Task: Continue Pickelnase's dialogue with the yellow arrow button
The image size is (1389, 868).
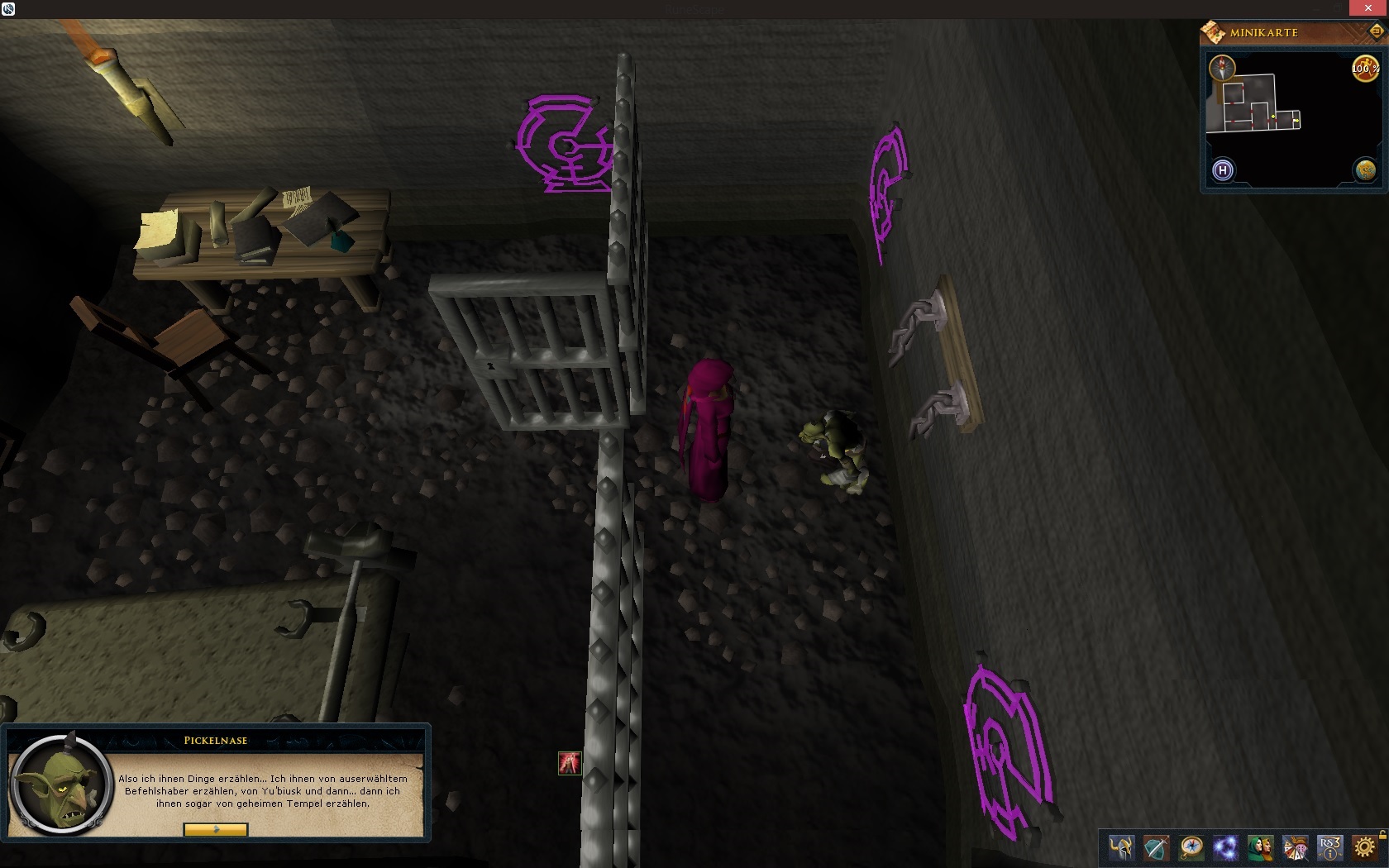Action: [215, 829]
